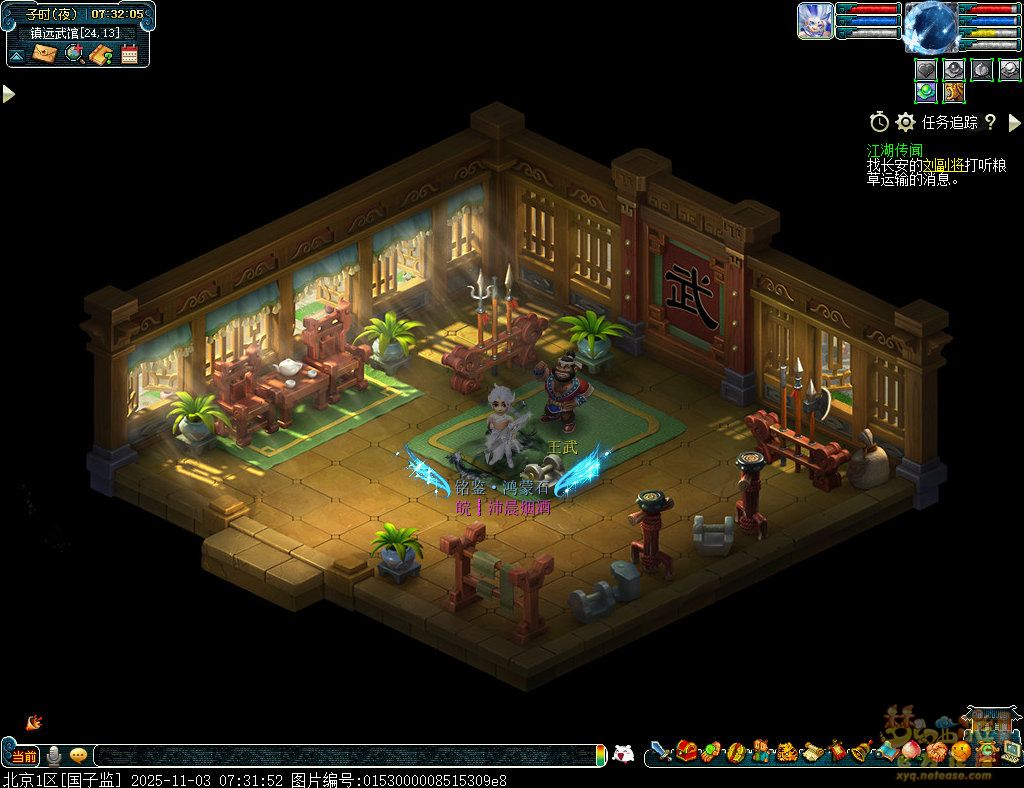Open the mail envelope icon
The height and width of the screenshot is (788, 1024).
pyautogui.click(x=45, y=53)
